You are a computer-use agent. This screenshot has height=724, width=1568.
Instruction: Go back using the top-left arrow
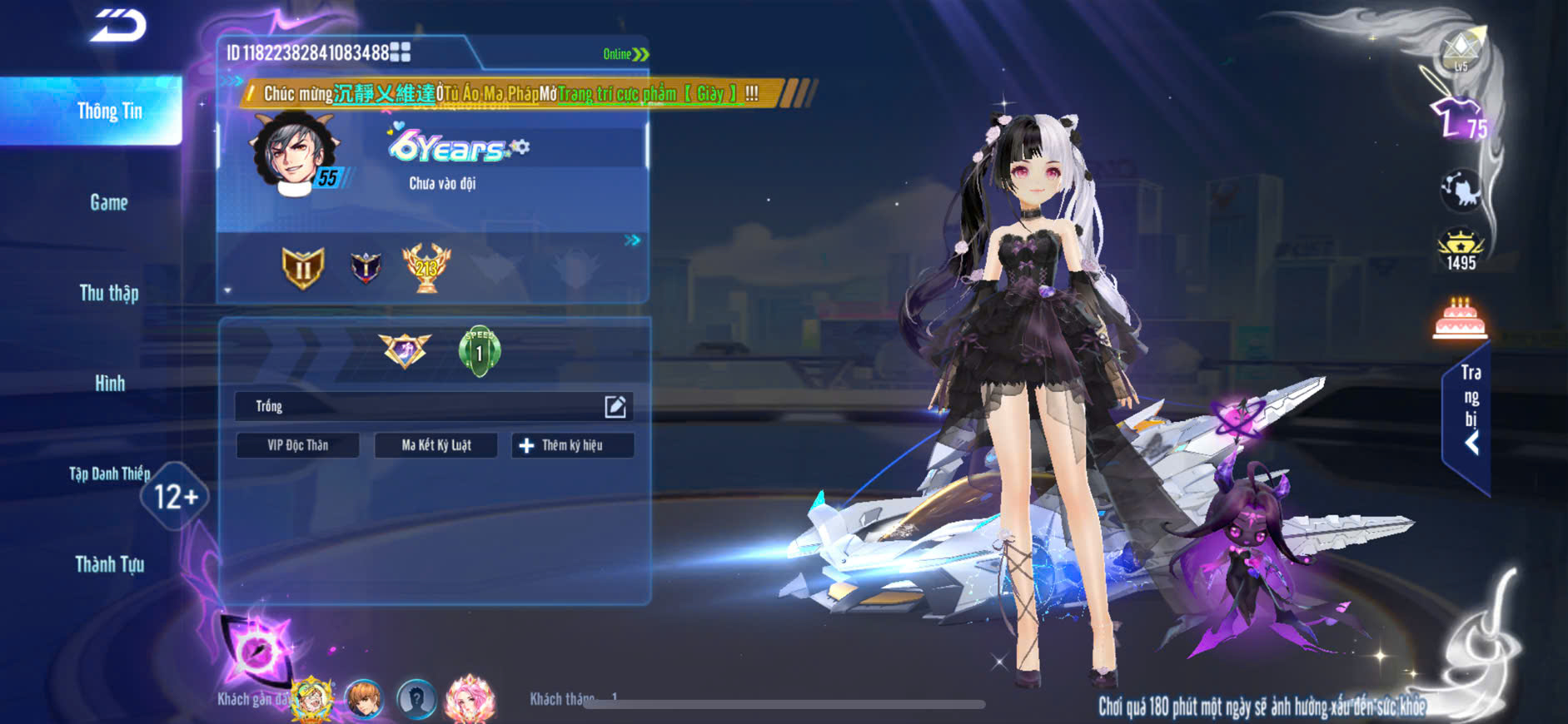coord(118,26)
